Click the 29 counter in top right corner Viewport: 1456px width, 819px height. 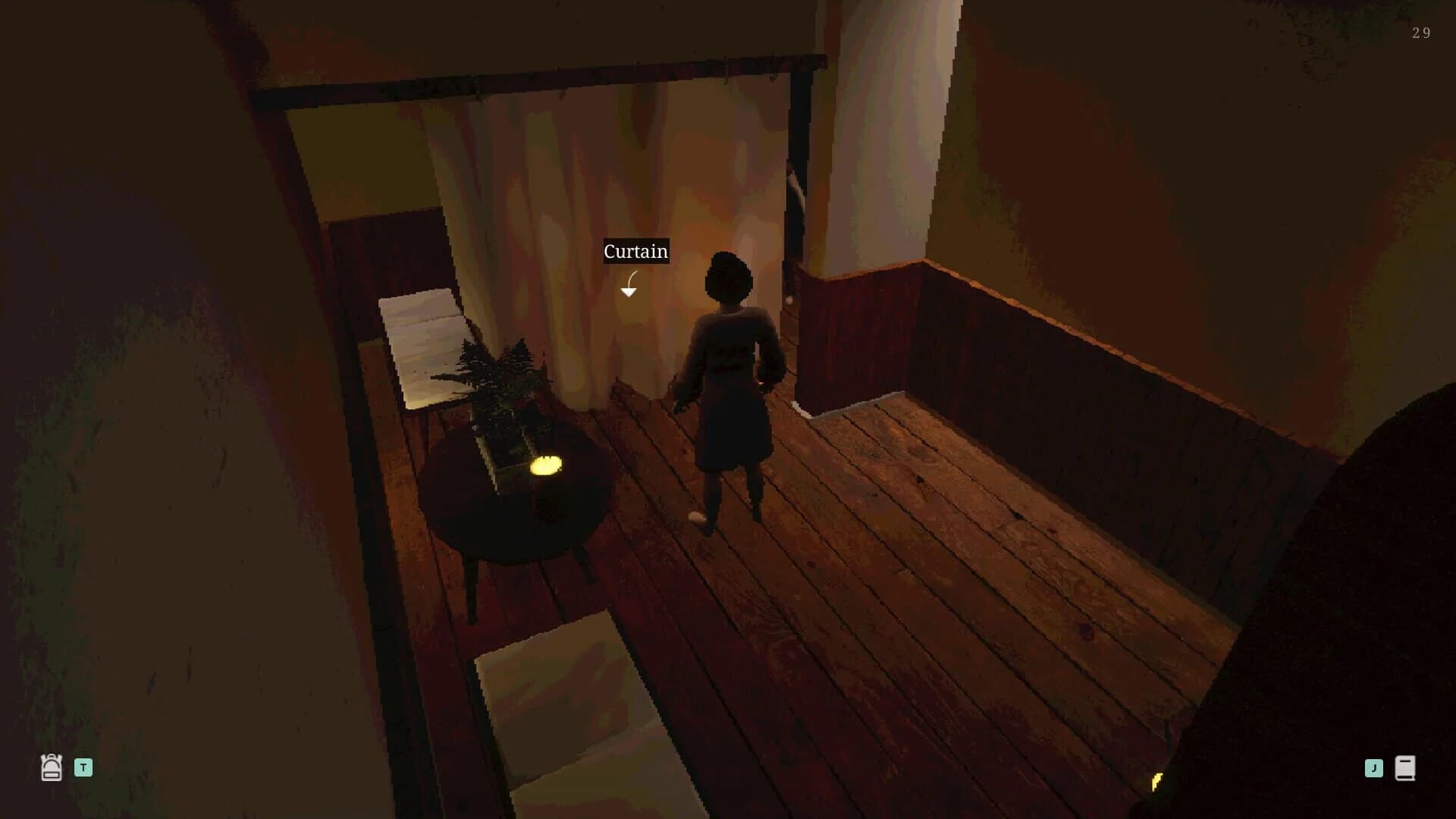1420,33
